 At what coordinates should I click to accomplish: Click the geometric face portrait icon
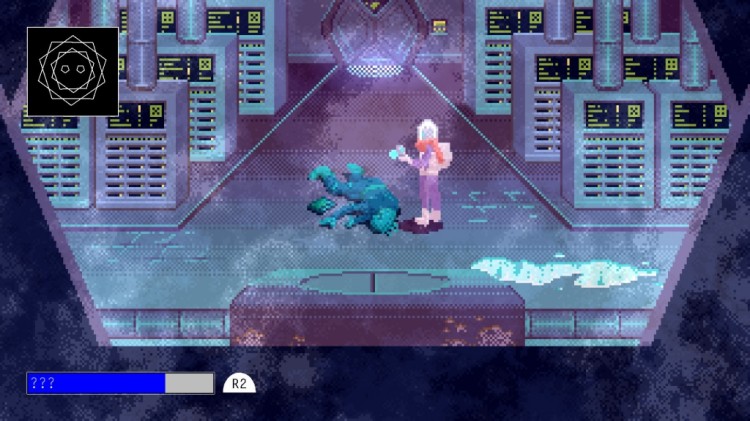pyautogui.click(x=72, y=71)
